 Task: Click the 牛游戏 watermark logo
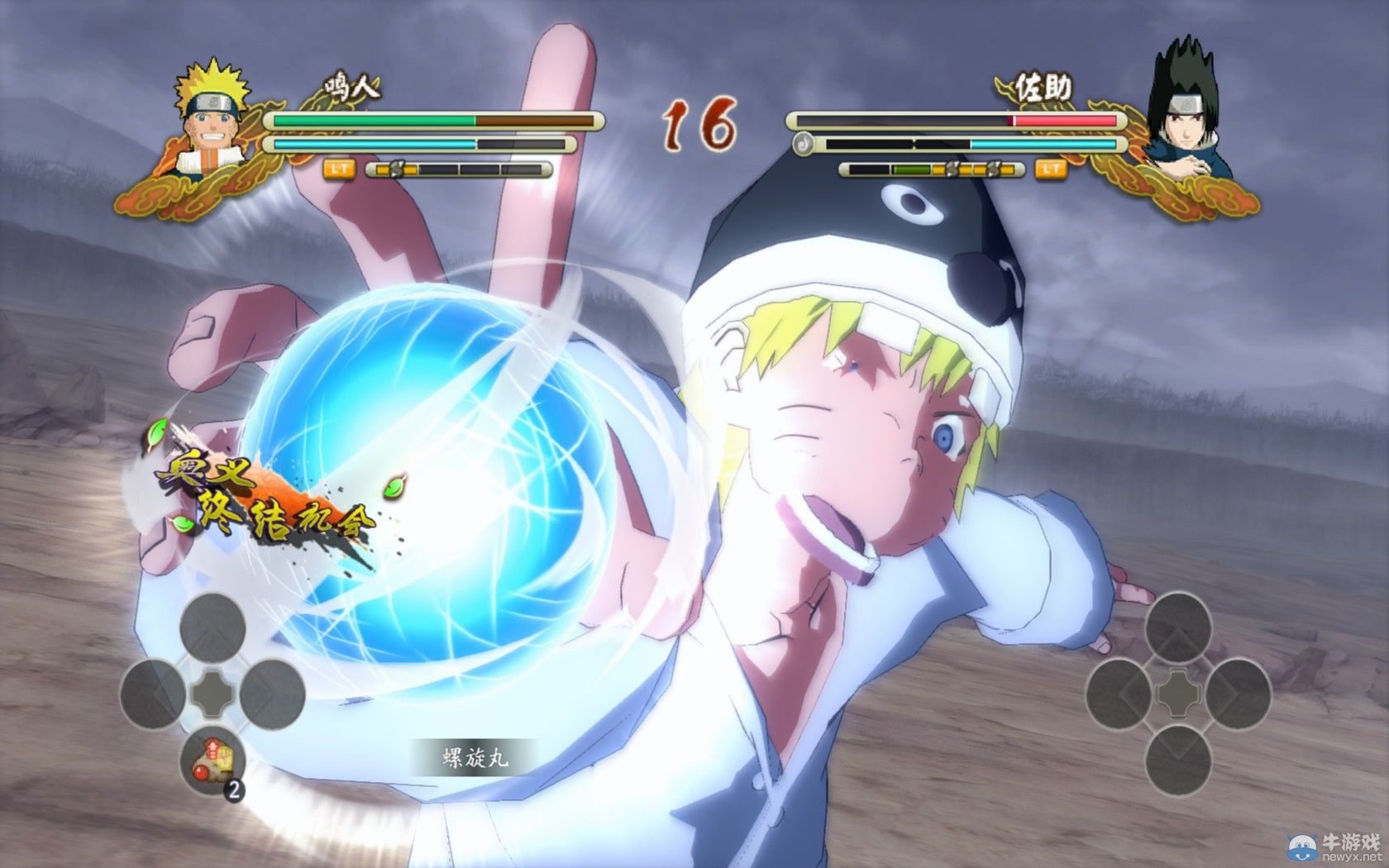coord(1302,848)
